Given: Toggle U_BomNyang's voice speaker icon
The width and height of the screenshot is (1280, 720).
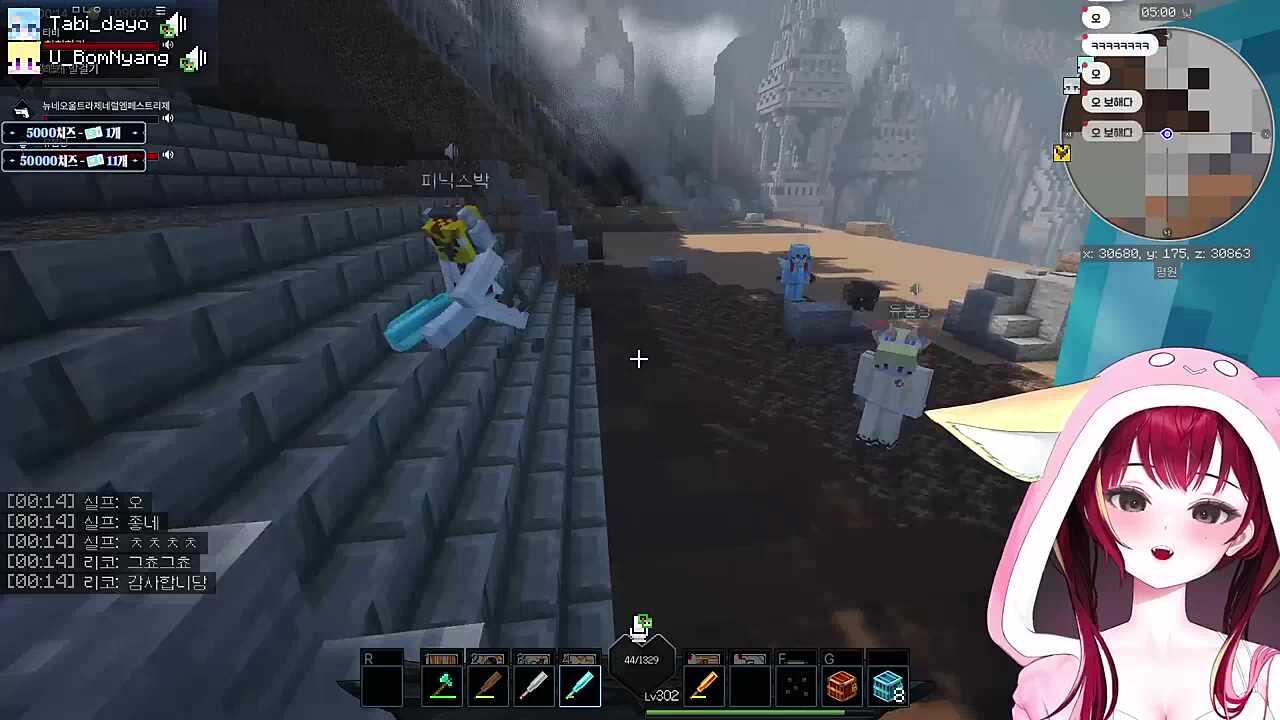Looking at the screenshot, I should click(194, 58).
